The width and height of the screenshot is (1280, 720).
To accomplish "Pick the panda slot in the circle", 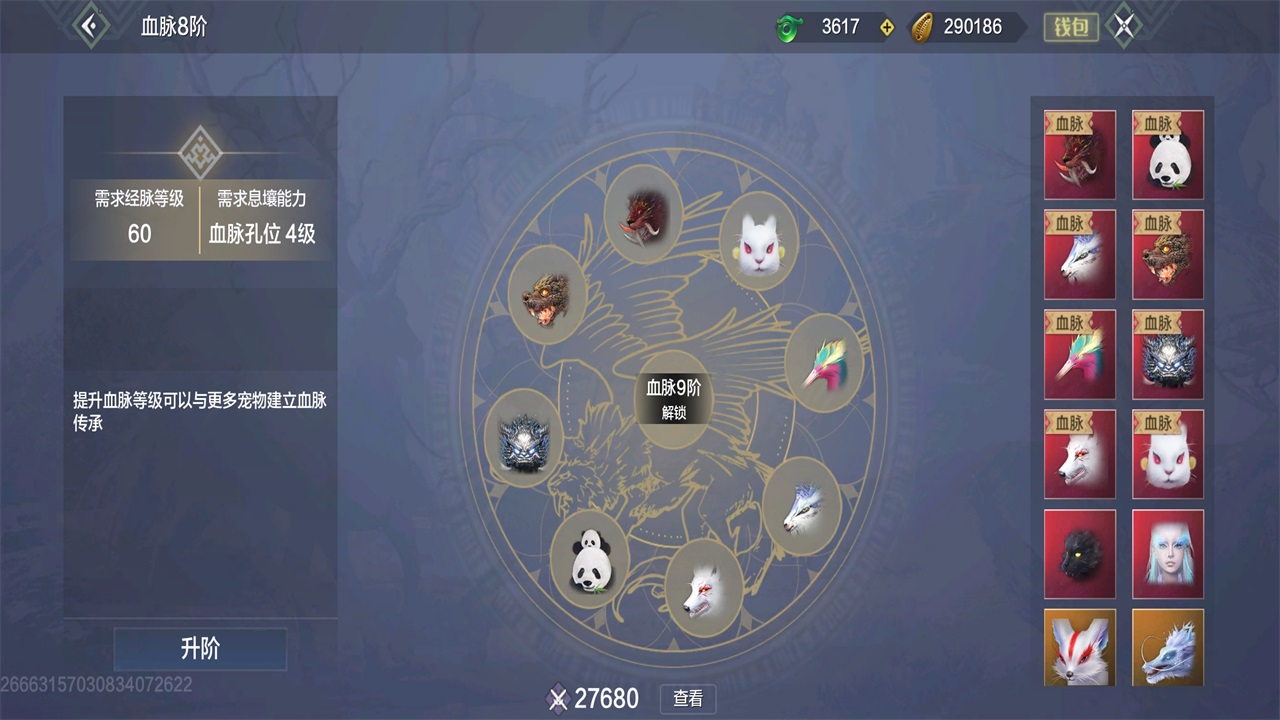I will pyautogui.click(x=589, y=559).
